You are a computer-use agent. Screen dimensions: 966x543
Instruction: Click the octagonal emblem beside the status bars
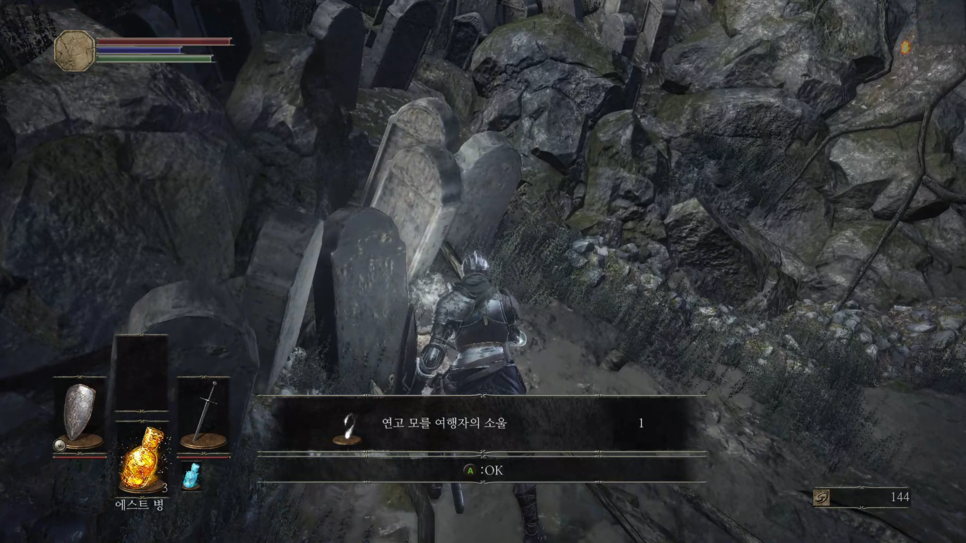click(x=74, y=48)
